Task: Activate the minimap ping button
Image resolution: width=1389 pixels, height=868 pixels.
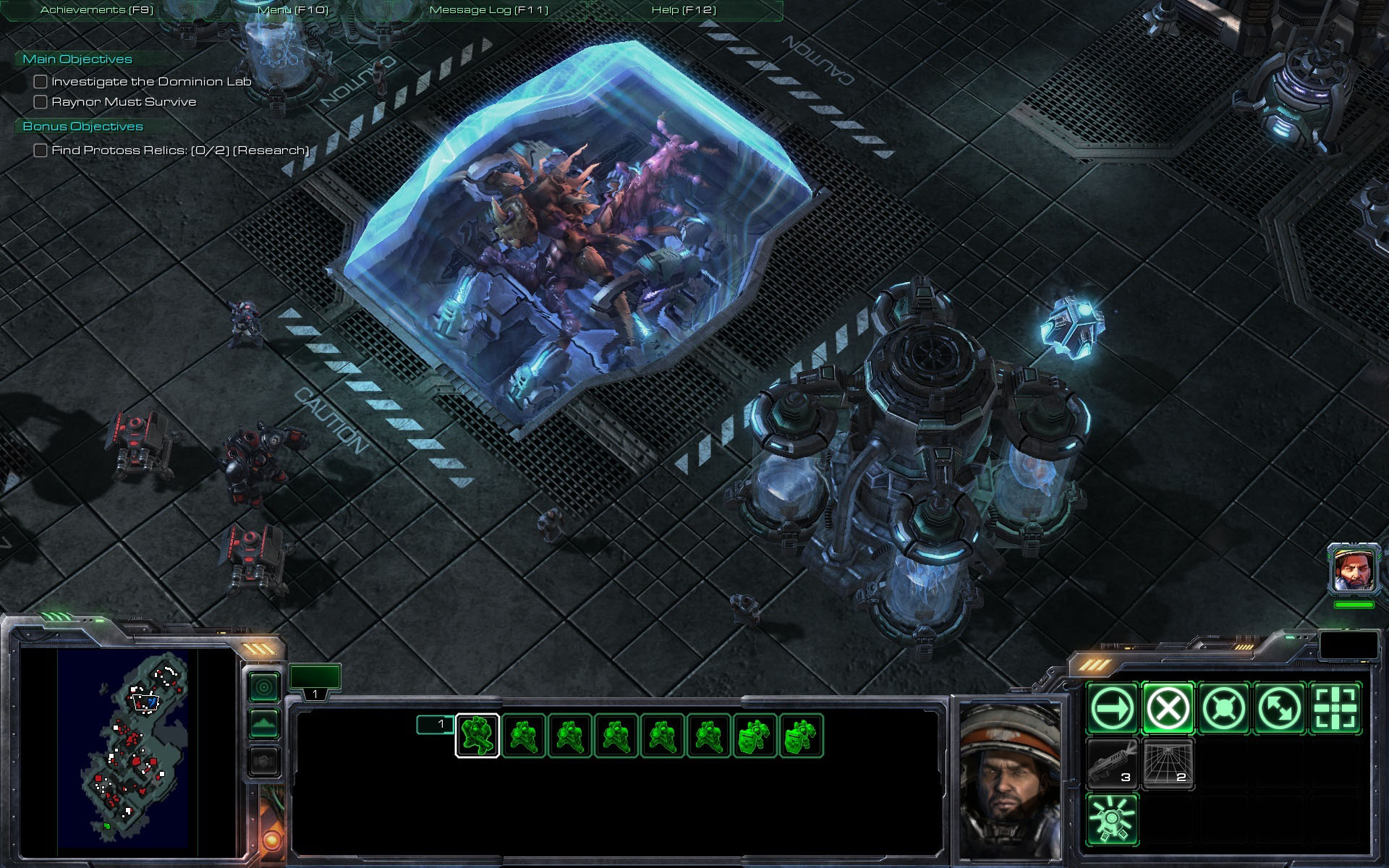Action: click(x=264, y=686)
